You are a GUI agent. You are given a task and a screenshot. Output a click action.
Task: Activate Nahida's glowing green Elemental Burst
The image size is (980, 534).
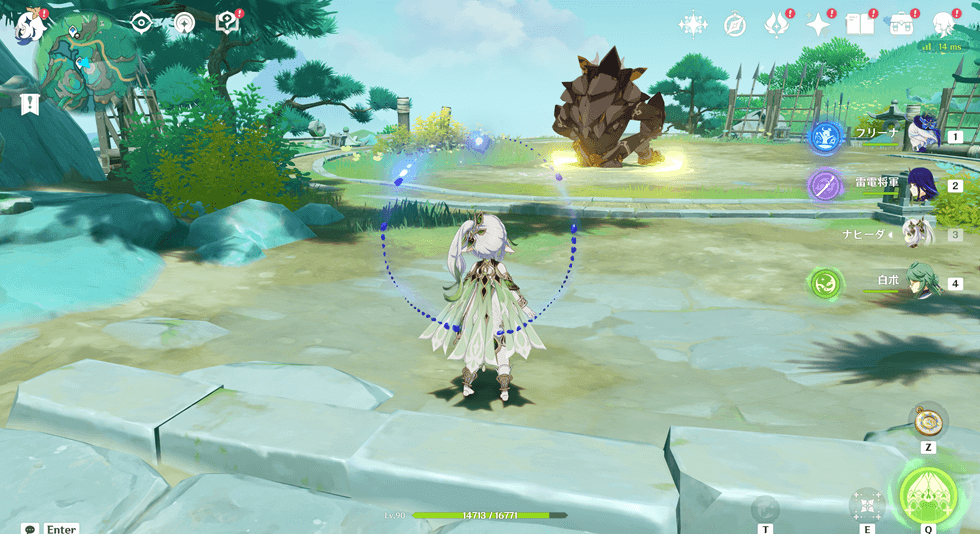[x=928, y=494]
